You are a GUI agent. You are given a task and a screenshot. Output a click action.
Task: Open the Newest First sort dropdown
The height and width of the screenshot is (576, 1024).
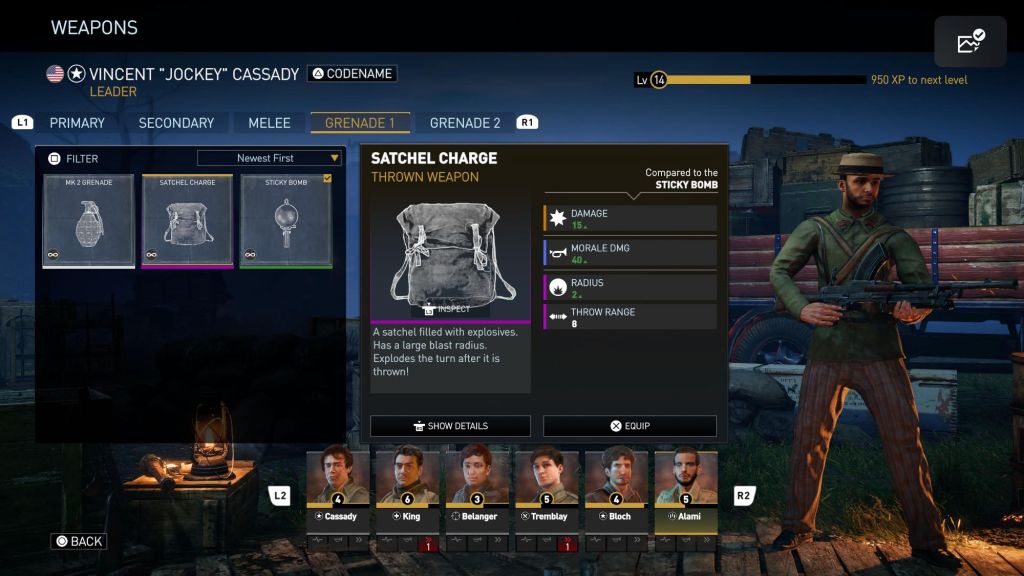coord(270,158)
